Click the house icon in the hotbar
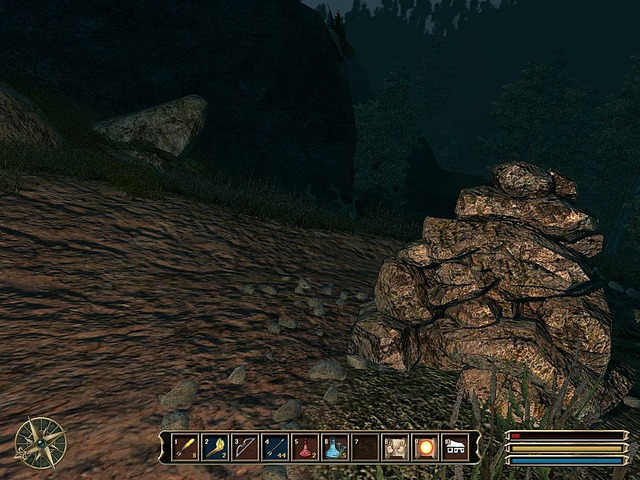 (455, 447)
